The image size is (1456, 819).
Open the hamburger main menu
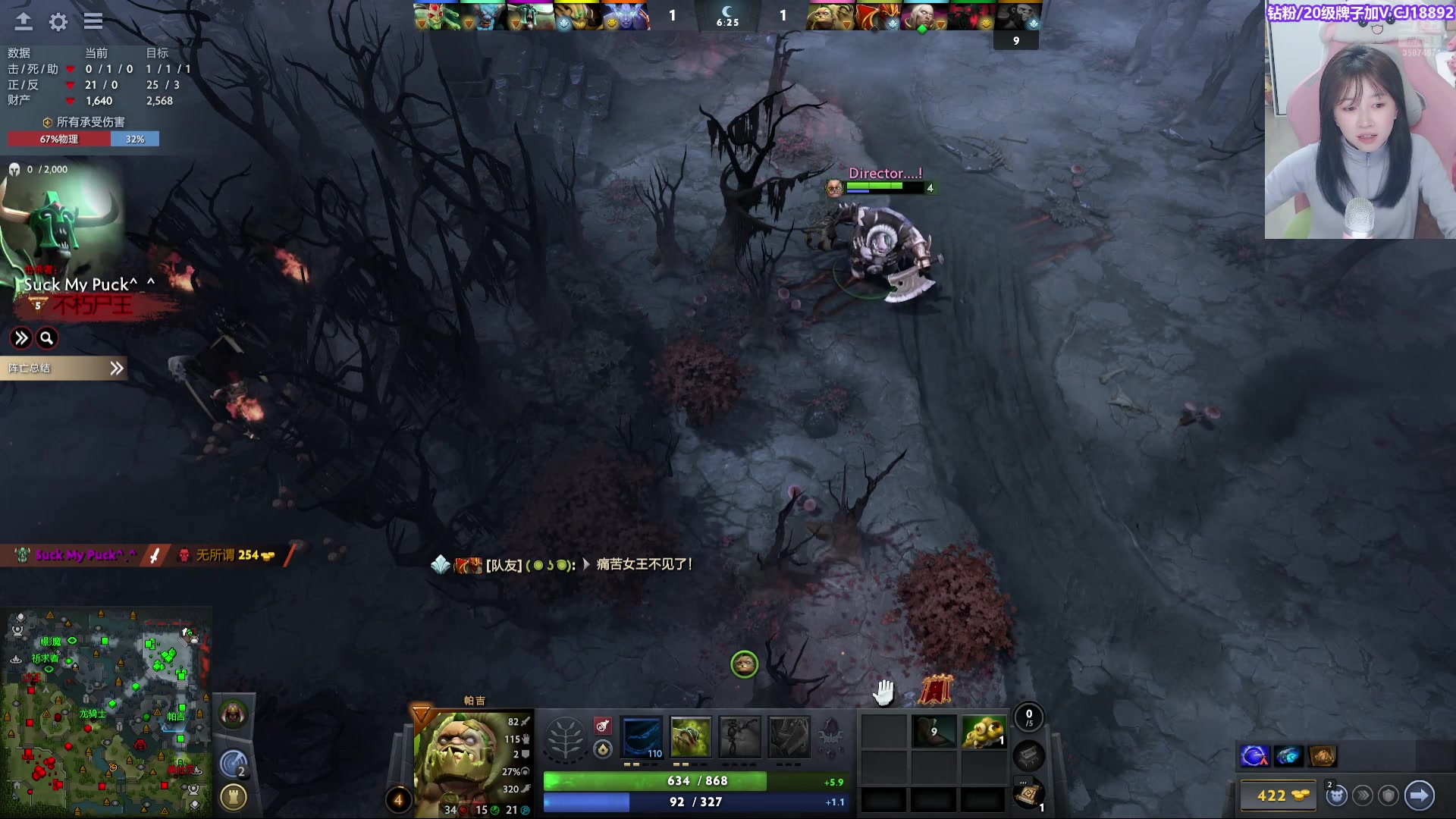tap(93, 22)
